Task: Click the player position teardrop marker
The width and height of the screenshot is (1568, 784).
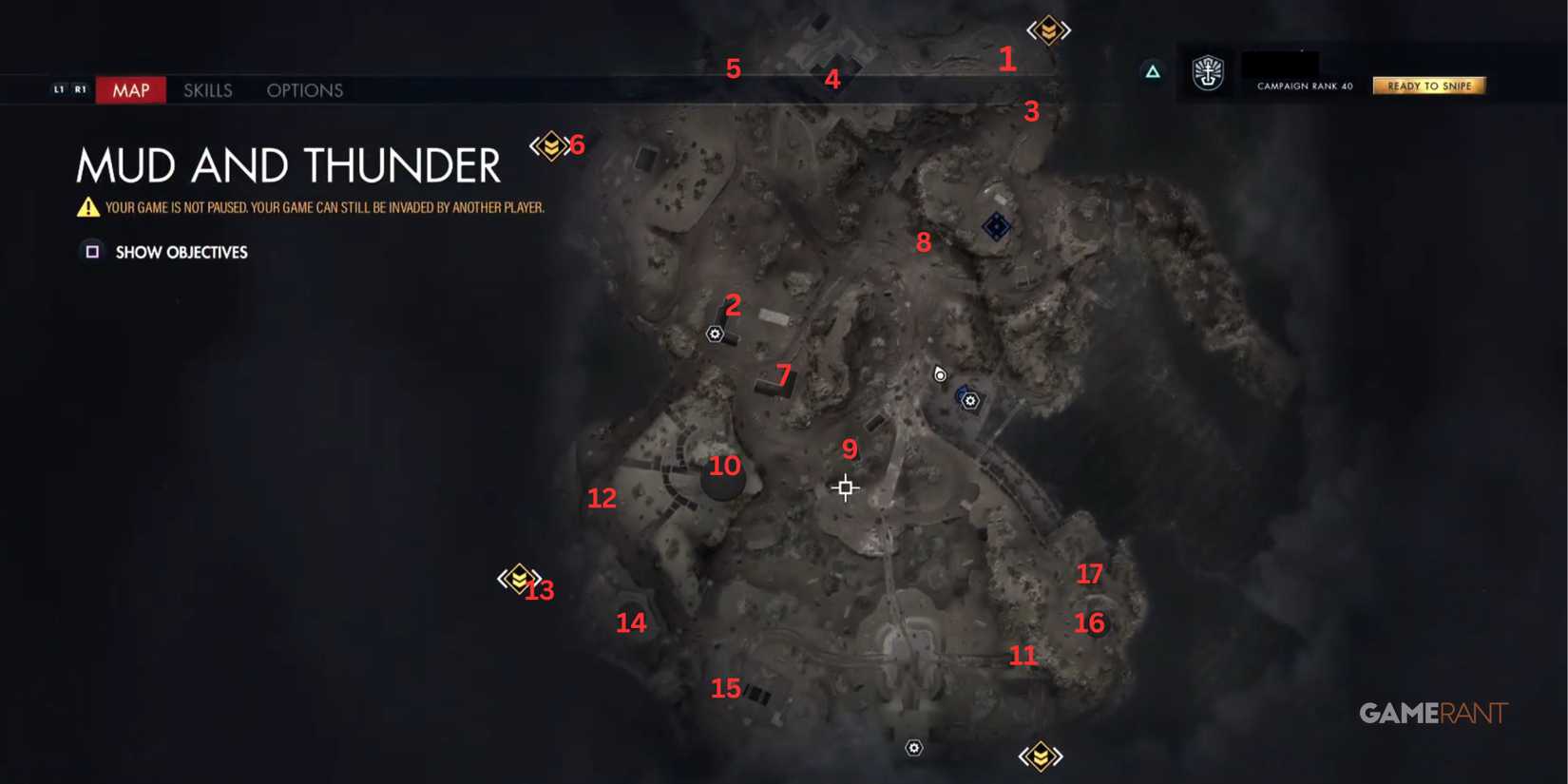Action: [939, 374]
